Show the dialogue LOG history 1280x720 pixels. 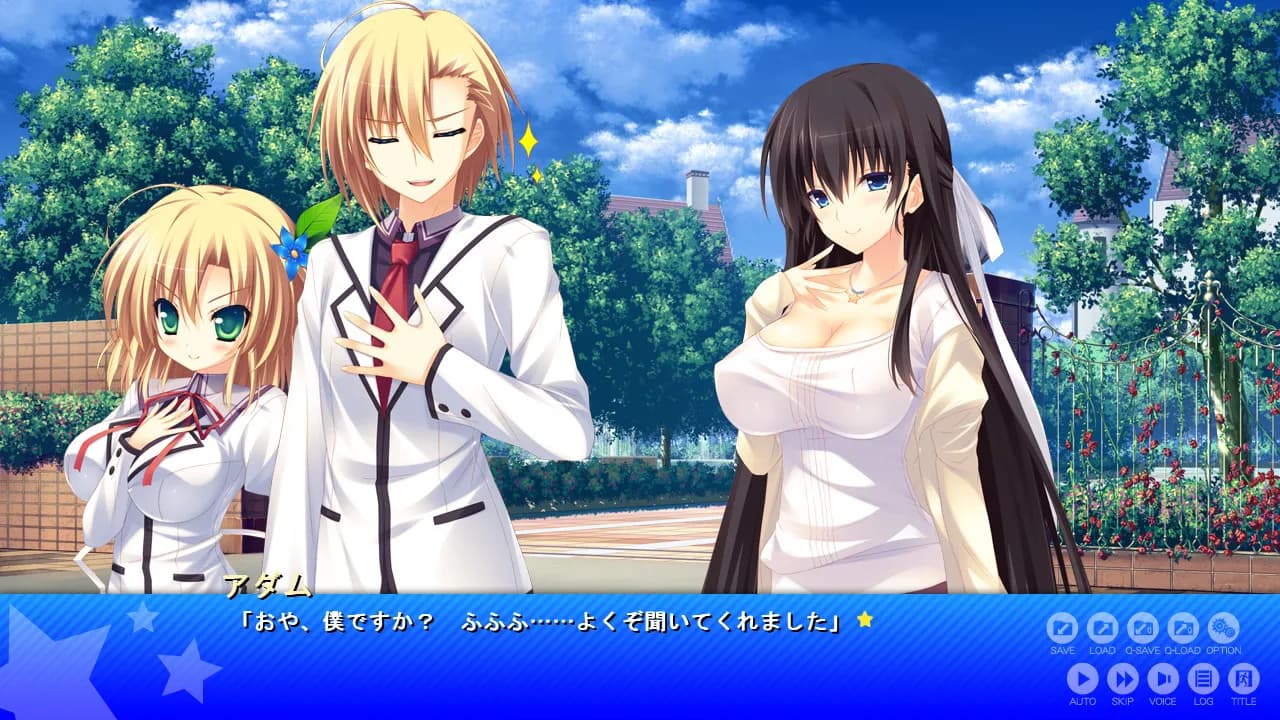[1203, 679]
